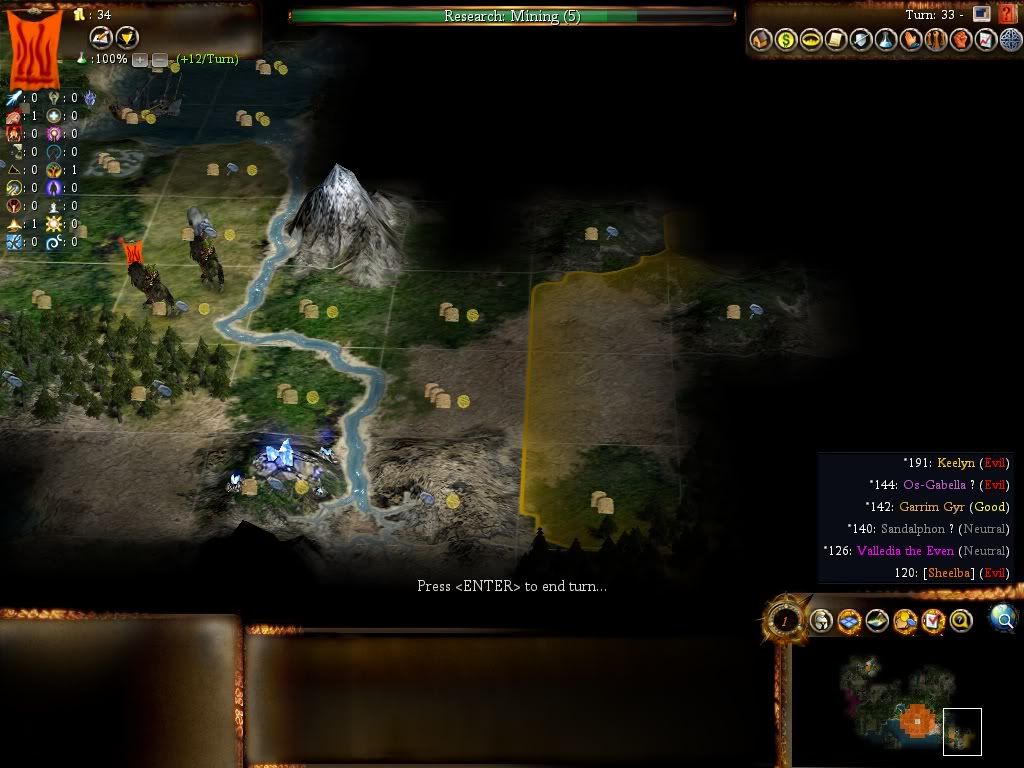Viewport: 1024px width, 768px height.
Task: Open the technology advisor flask icon
Action: [x=886, y=40]
